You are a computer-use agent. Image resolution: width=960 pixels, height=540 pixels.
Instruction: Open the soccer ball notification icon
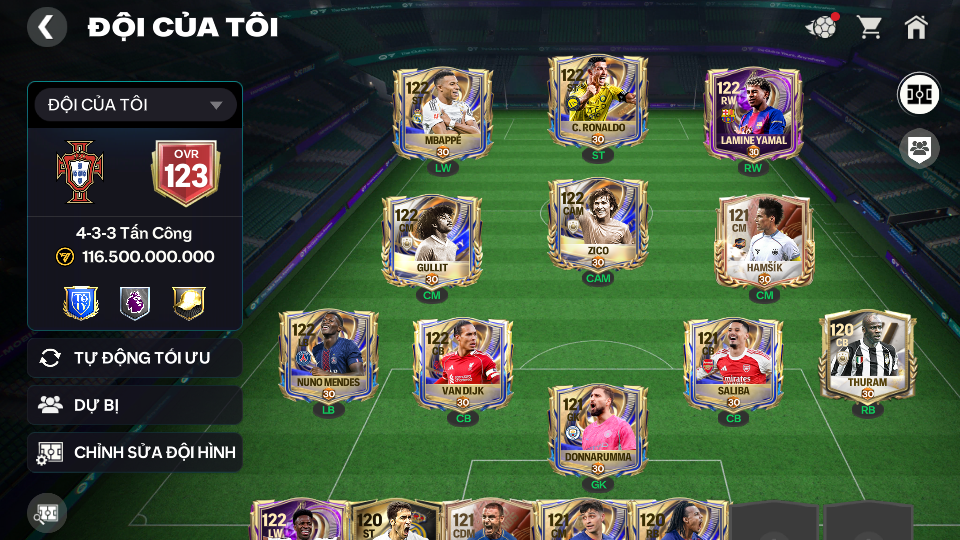[x=821, y=27]
